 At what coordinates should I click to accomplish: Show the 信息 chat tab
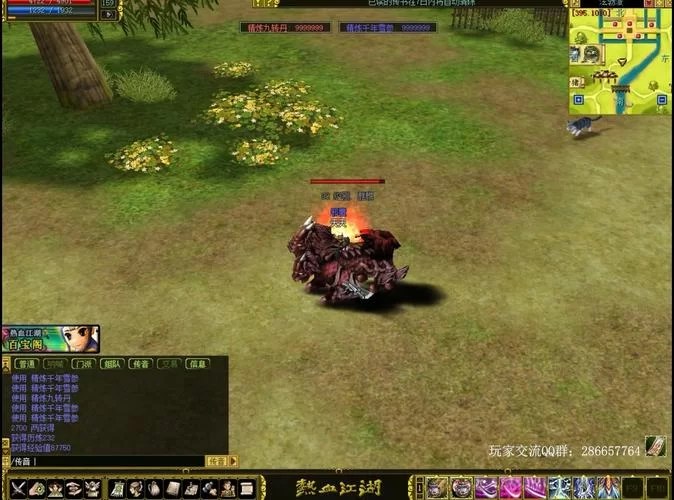click(x=198, y=364)
